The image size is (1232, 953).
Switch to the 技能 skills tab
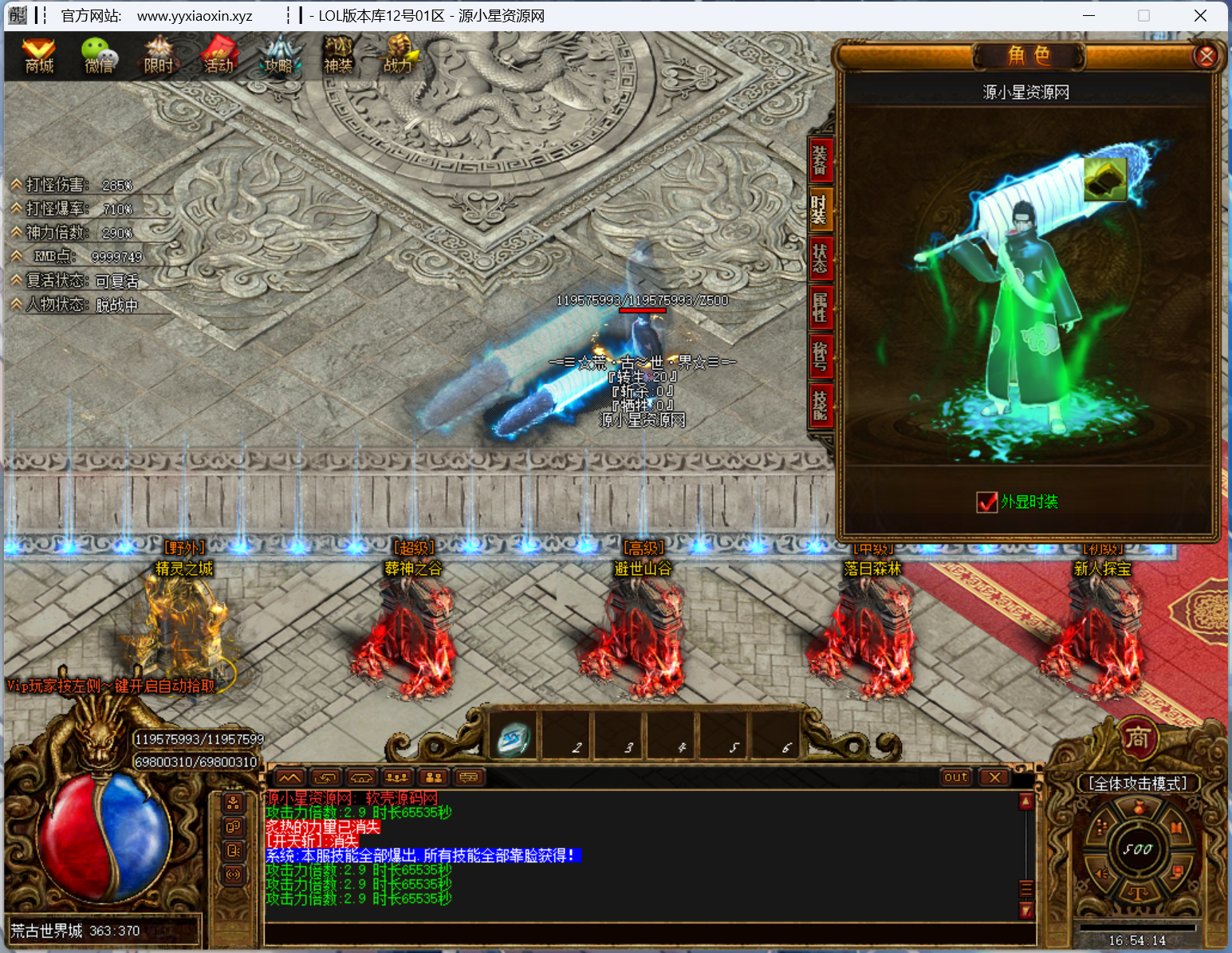820,404
